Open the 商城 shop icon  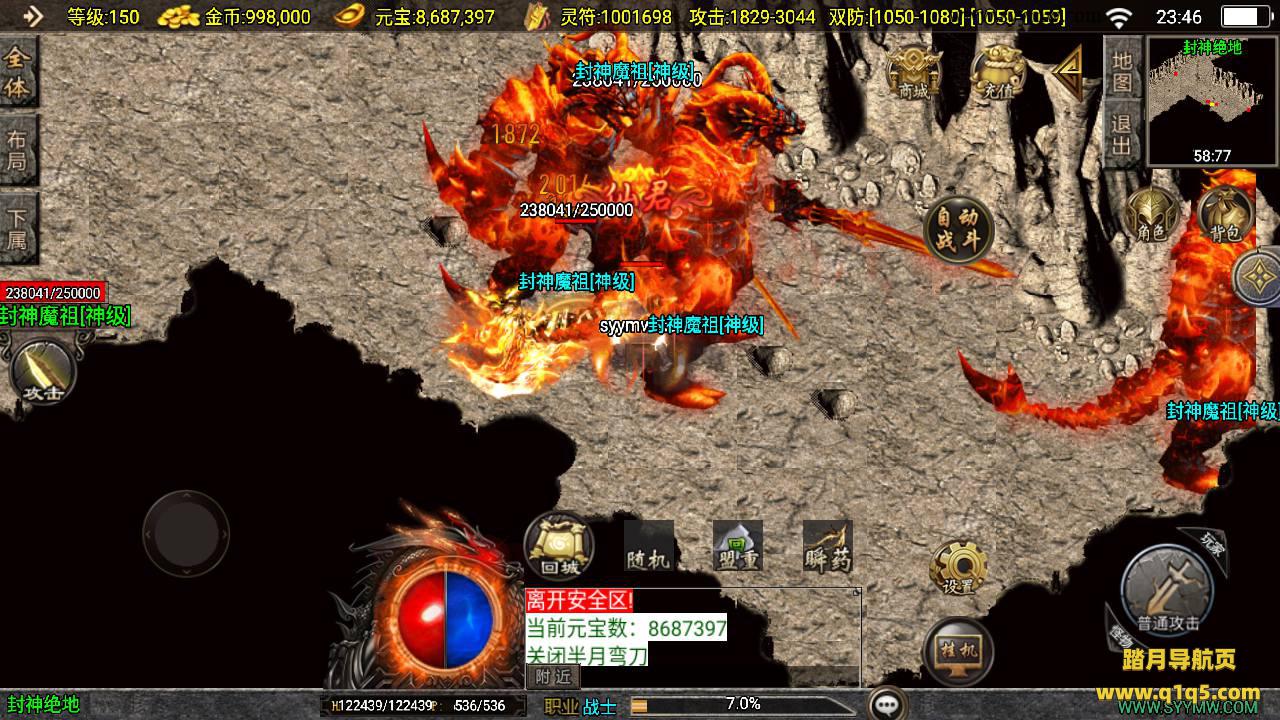[x=913, y=72]
